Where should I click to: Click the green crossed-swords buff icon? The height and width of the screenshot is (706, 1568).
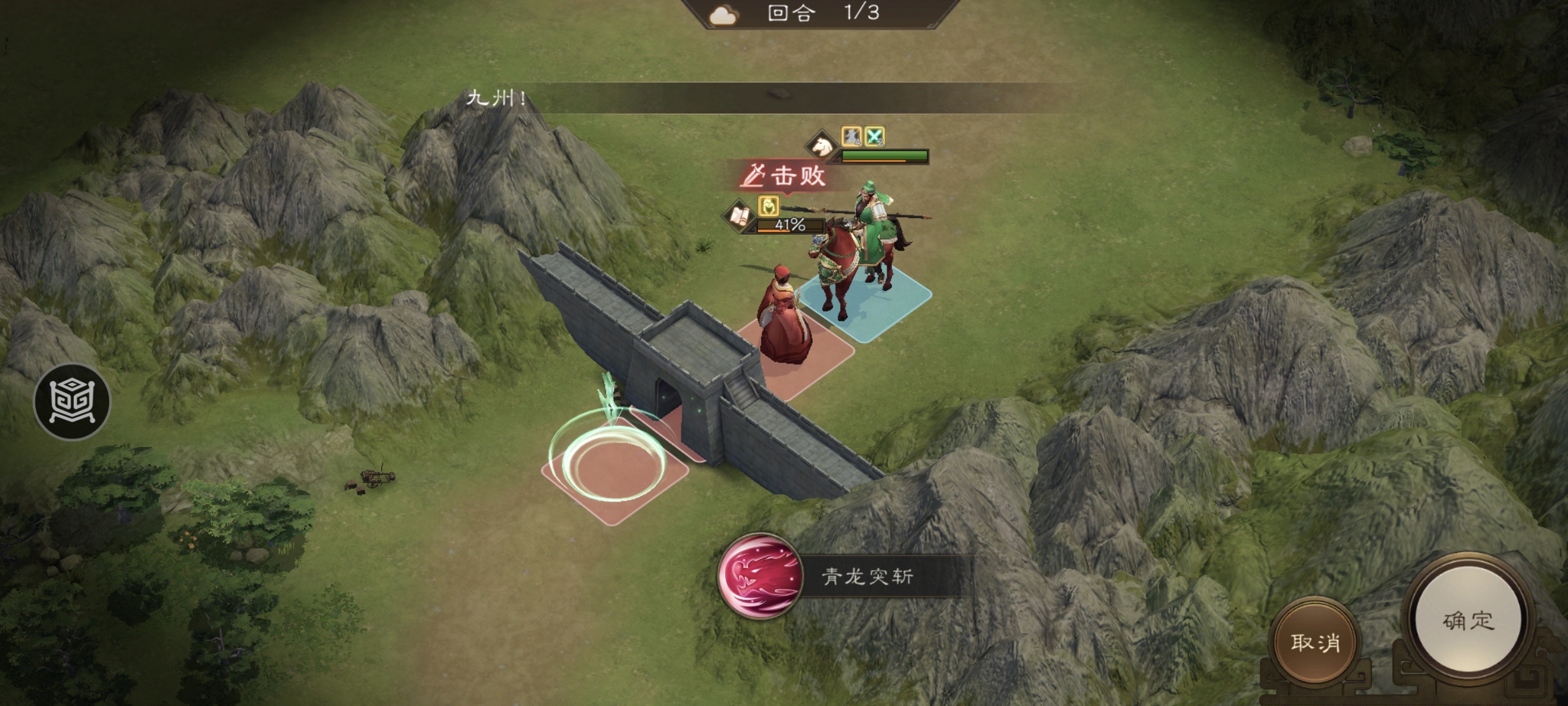click(x=874, y=136)
